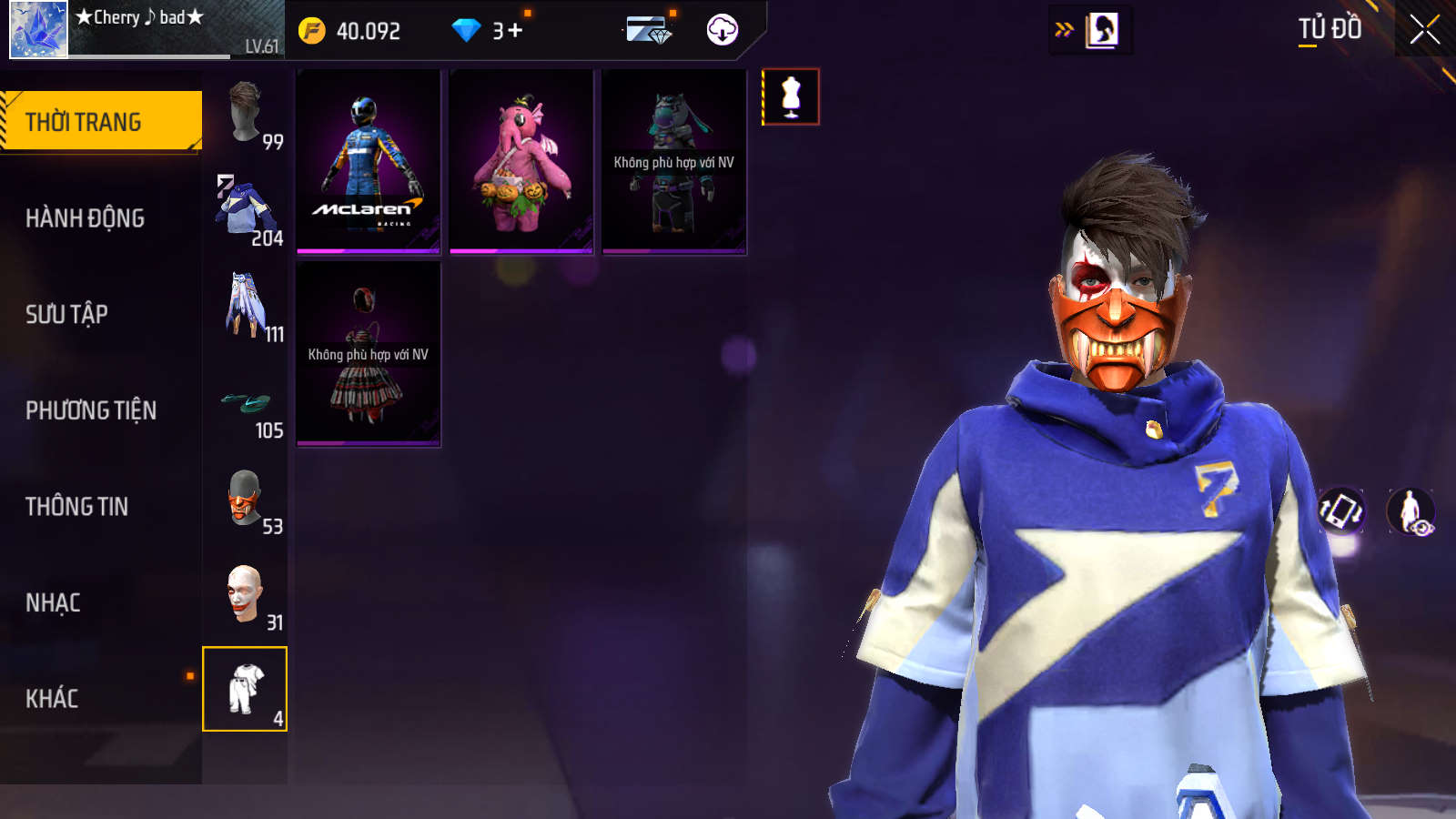Close the TỦ ĐỒ wardrobe screen
The image size is (1456, 819).
(1424, 29)
